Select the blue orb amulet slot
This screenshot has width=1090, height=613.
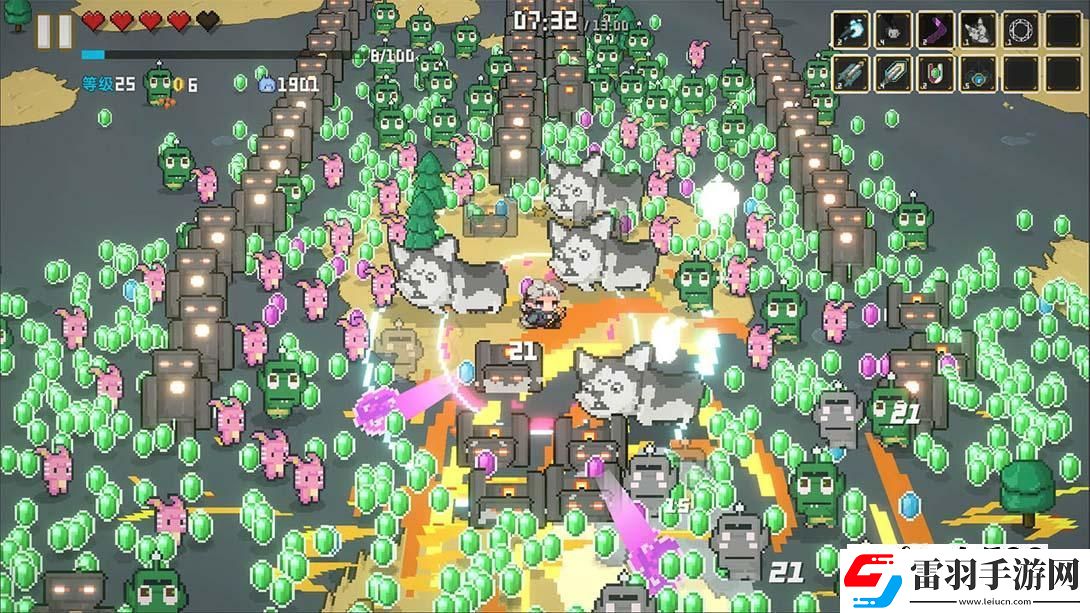click(x=978, y=73)
